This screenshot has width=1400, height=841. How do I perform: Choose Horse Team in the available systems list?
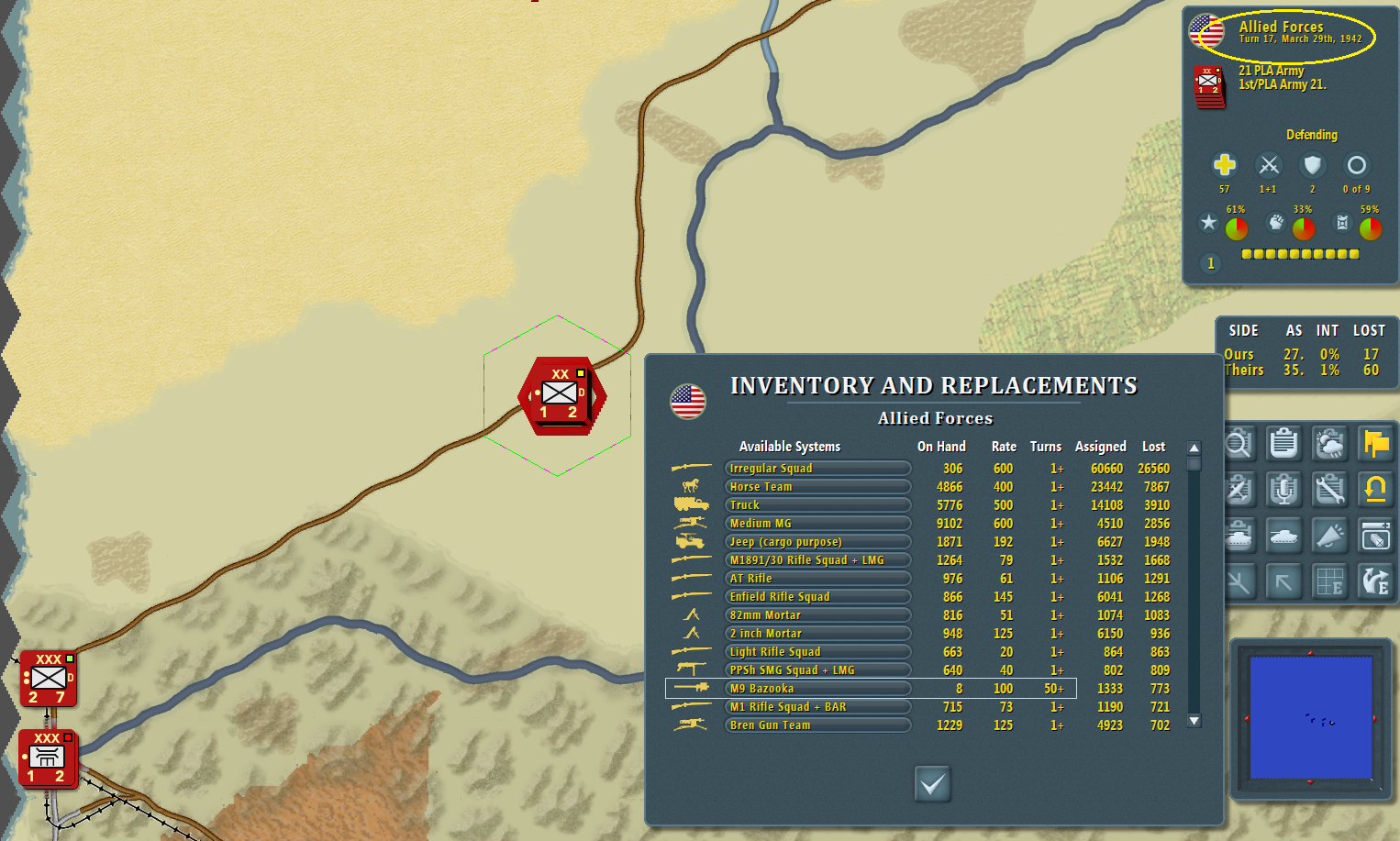[x=817, y=487]
